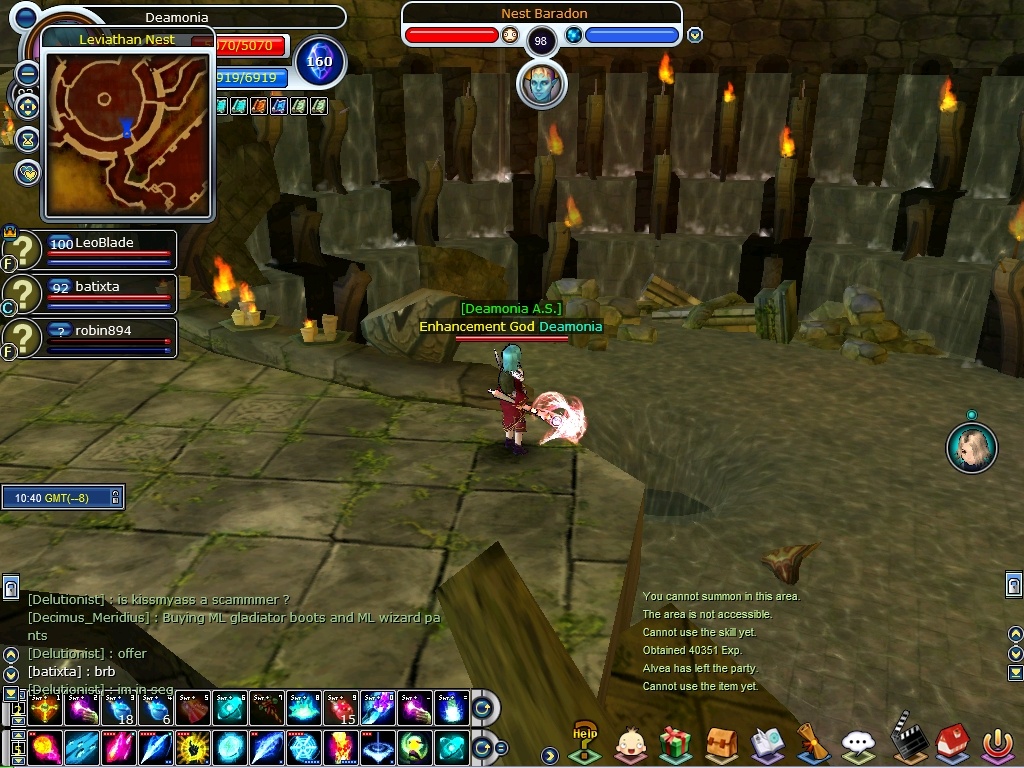Open the speech bubble chat menu
Screen dimensions: 1024x768
[x=858, y=744]
